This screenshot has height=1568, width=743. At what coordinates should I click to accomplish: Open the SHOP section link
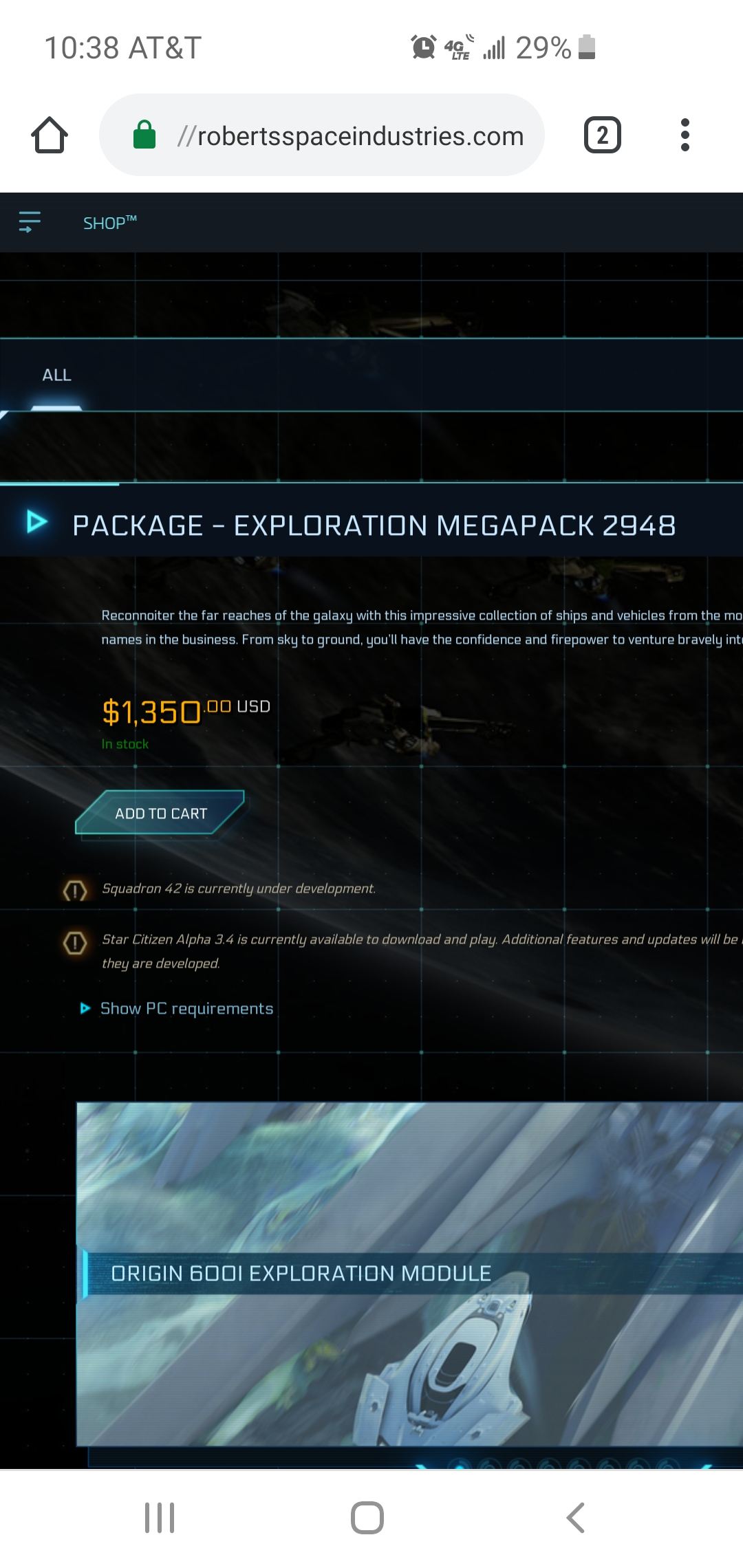[109, 223]
